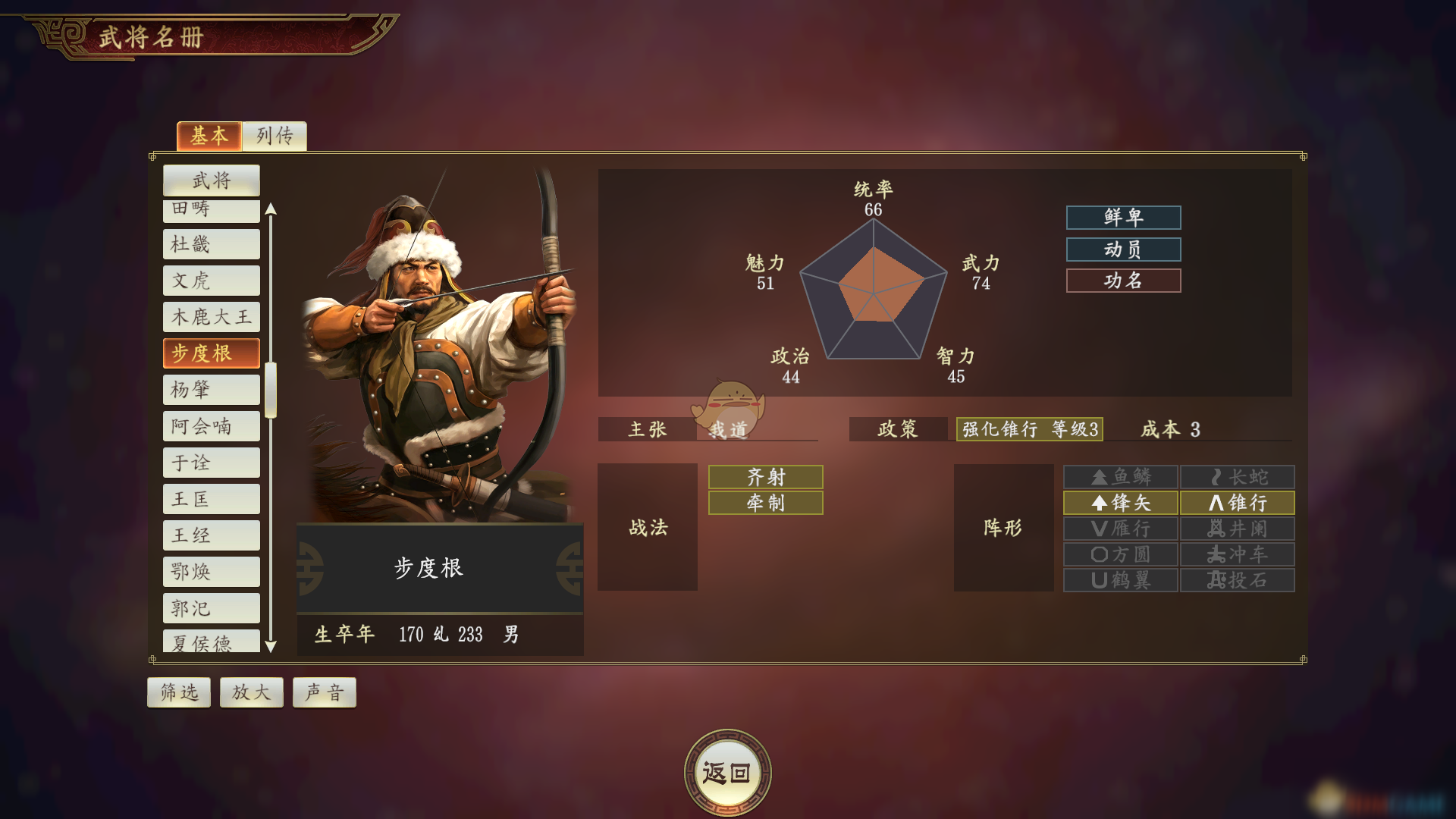Select the 基本 basic info tab
The height and width of the screenshot is (819, 1456).
coord(209,136)
